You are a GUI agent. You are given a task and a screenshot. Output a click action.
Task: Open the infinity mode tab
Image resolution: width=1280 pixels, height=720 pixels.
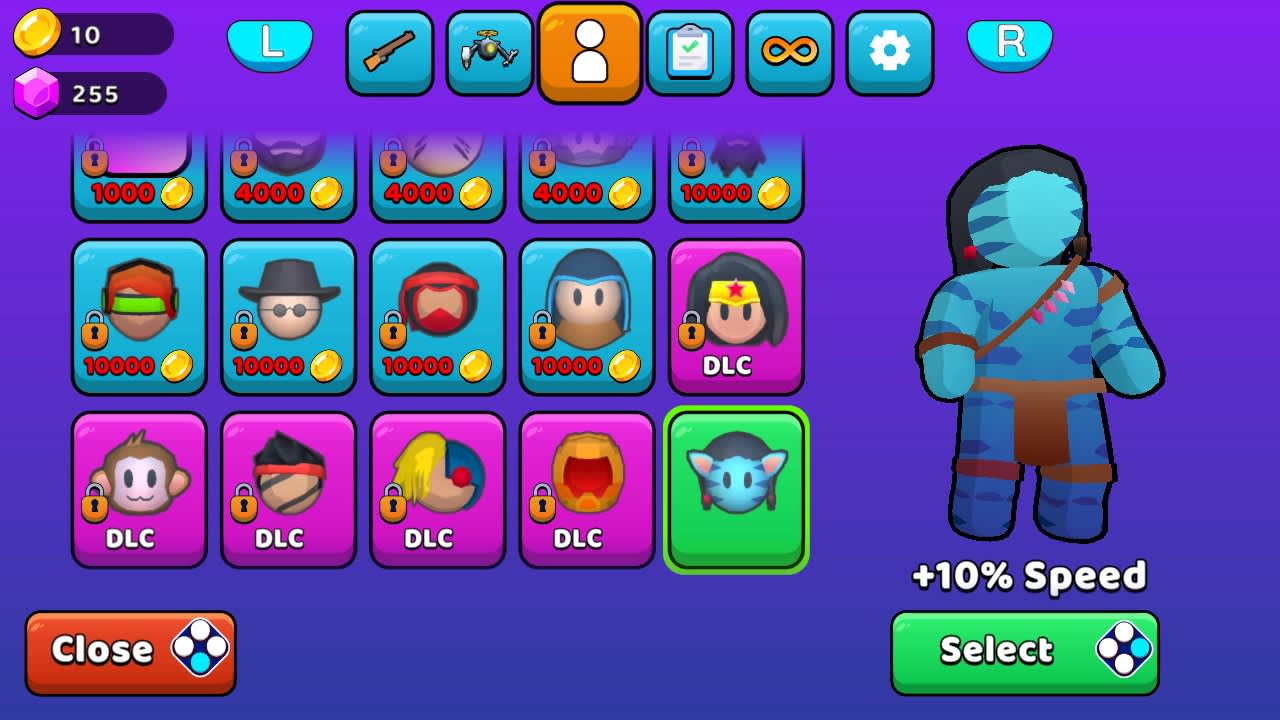click(790, 52)
